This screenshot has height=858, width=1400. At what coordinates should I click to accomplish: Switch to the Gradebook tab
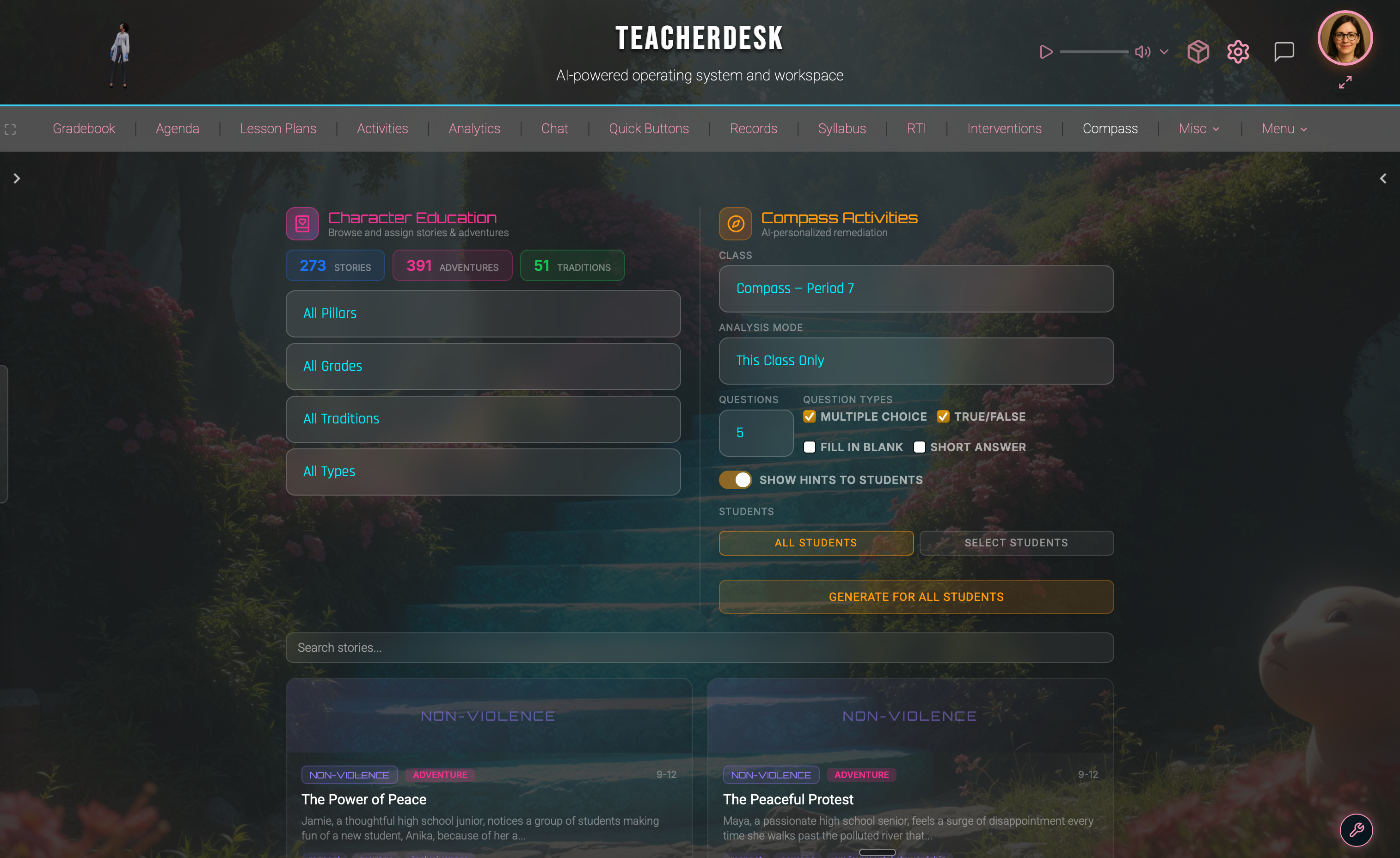(84, 129)
